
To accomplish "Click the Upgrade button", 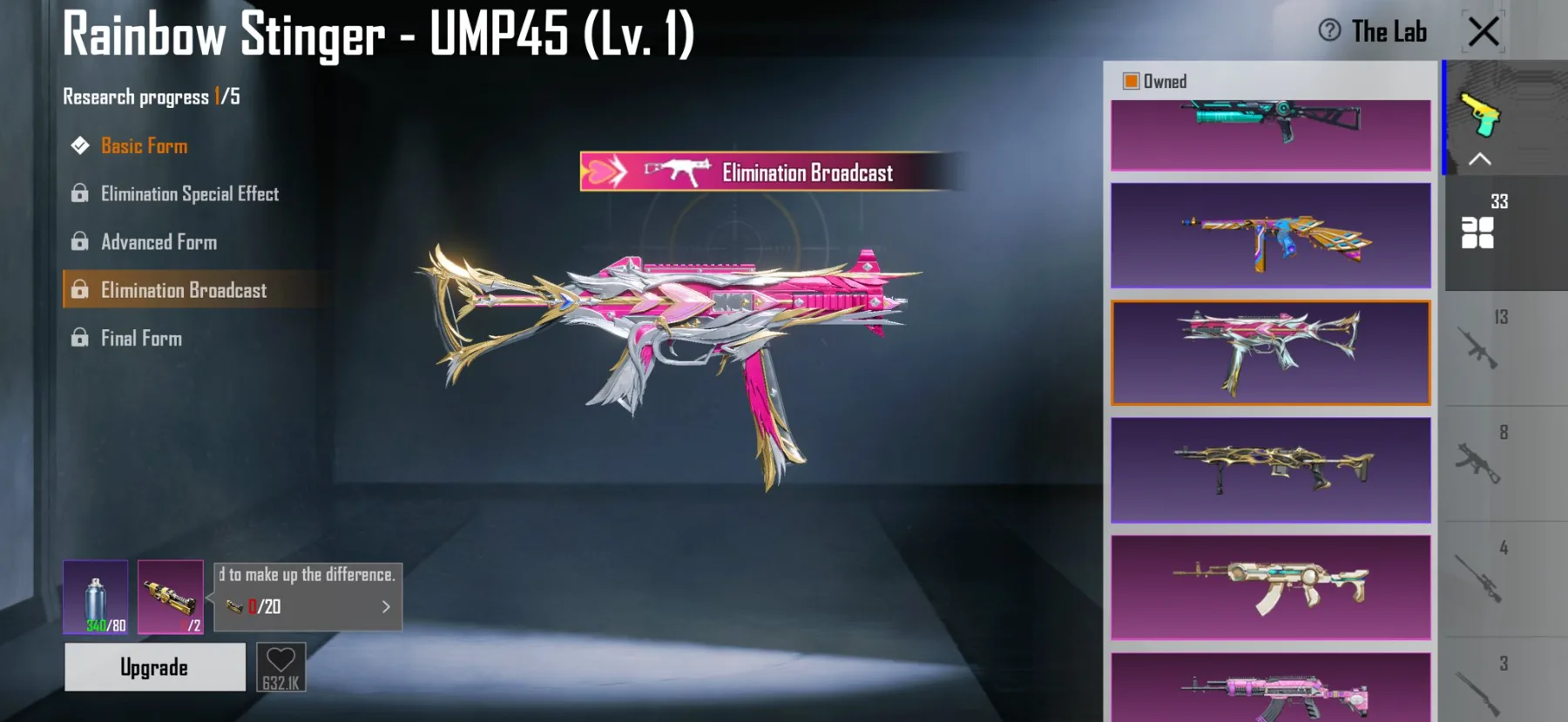I will [x=155, y=667].
